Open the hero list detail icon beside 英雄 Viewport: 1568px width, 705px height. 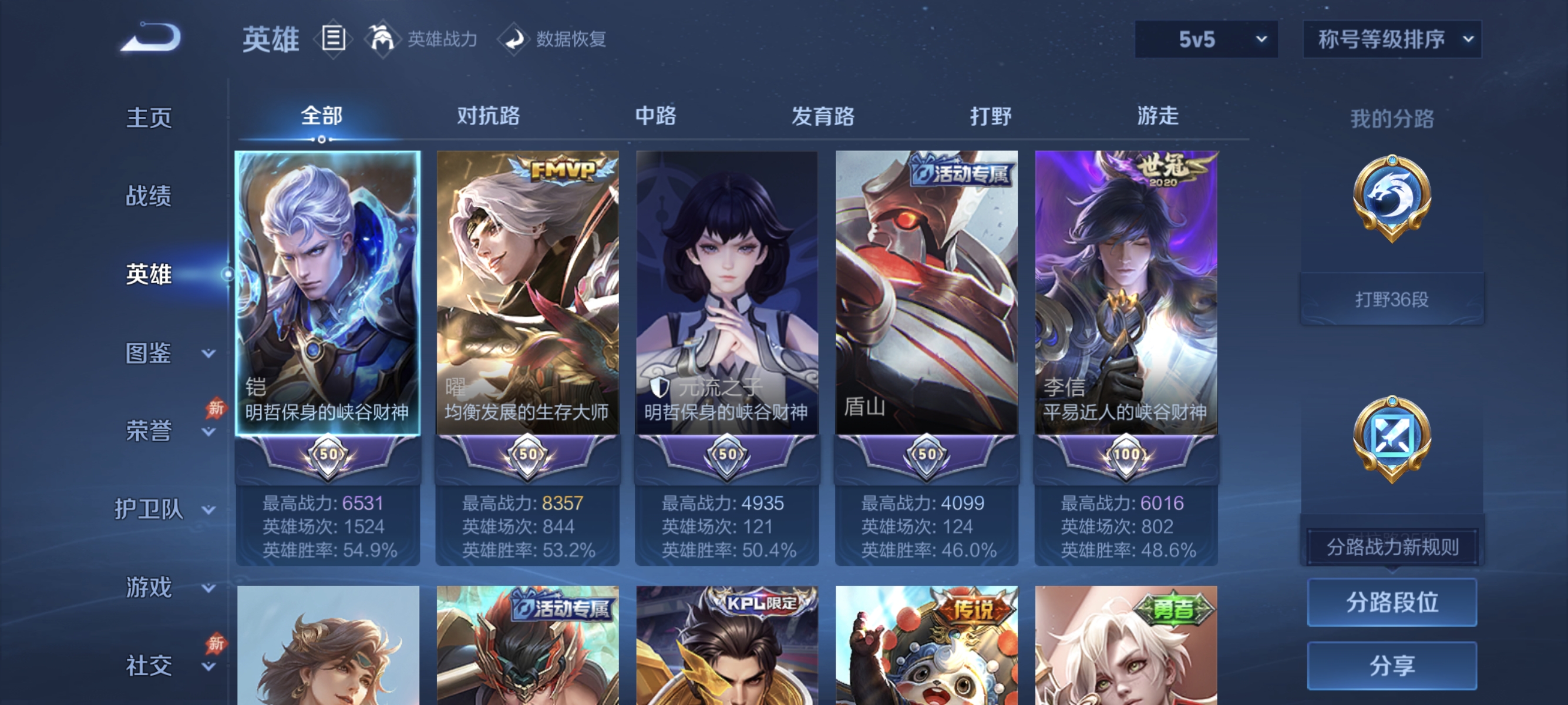click(333, 39)
